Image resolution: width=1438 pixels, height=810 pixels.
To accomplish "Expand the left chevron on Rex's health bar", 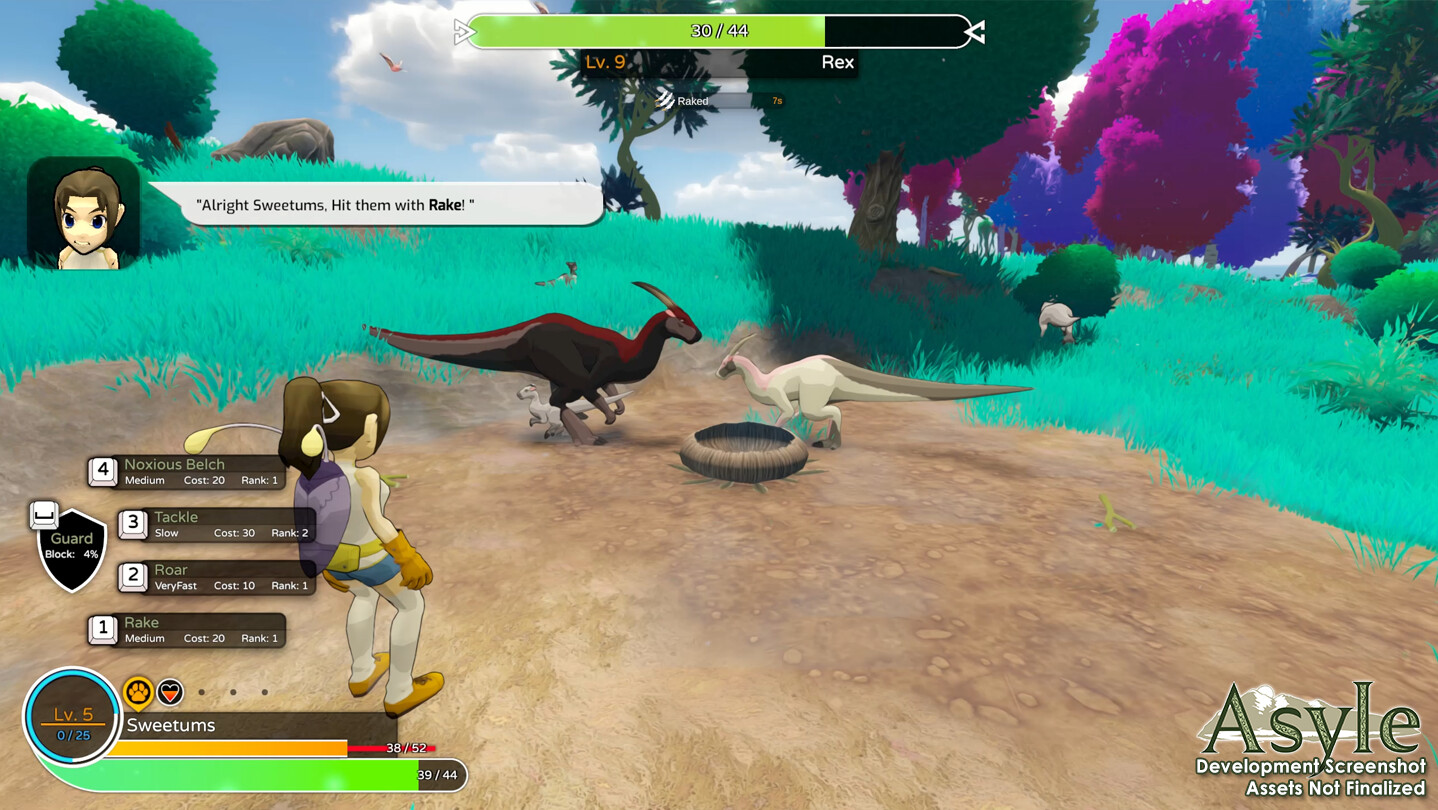I will (463, 30).
